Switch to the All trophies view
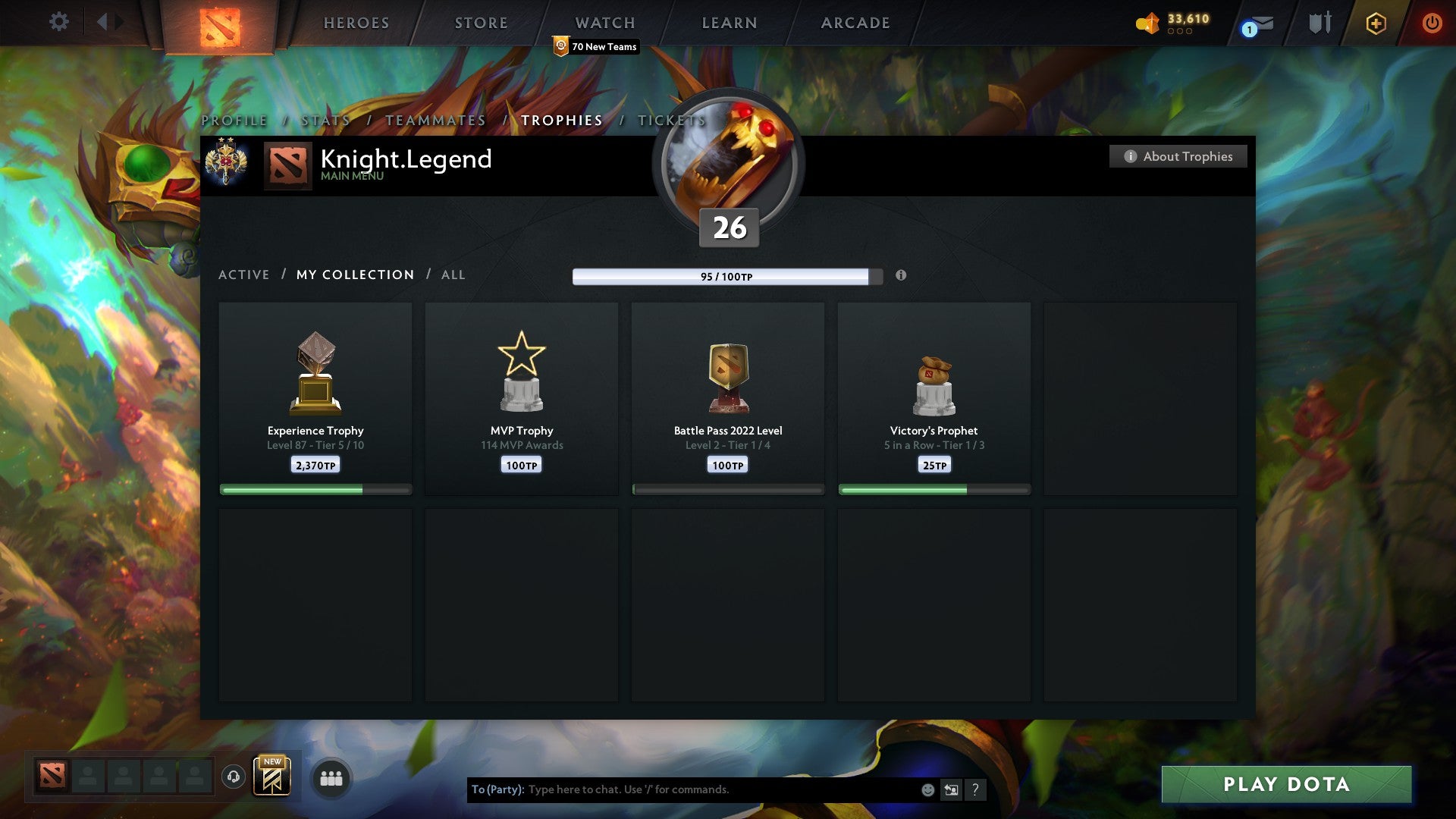This screenshot has height=819, width=1456. (x=453, y=275)
